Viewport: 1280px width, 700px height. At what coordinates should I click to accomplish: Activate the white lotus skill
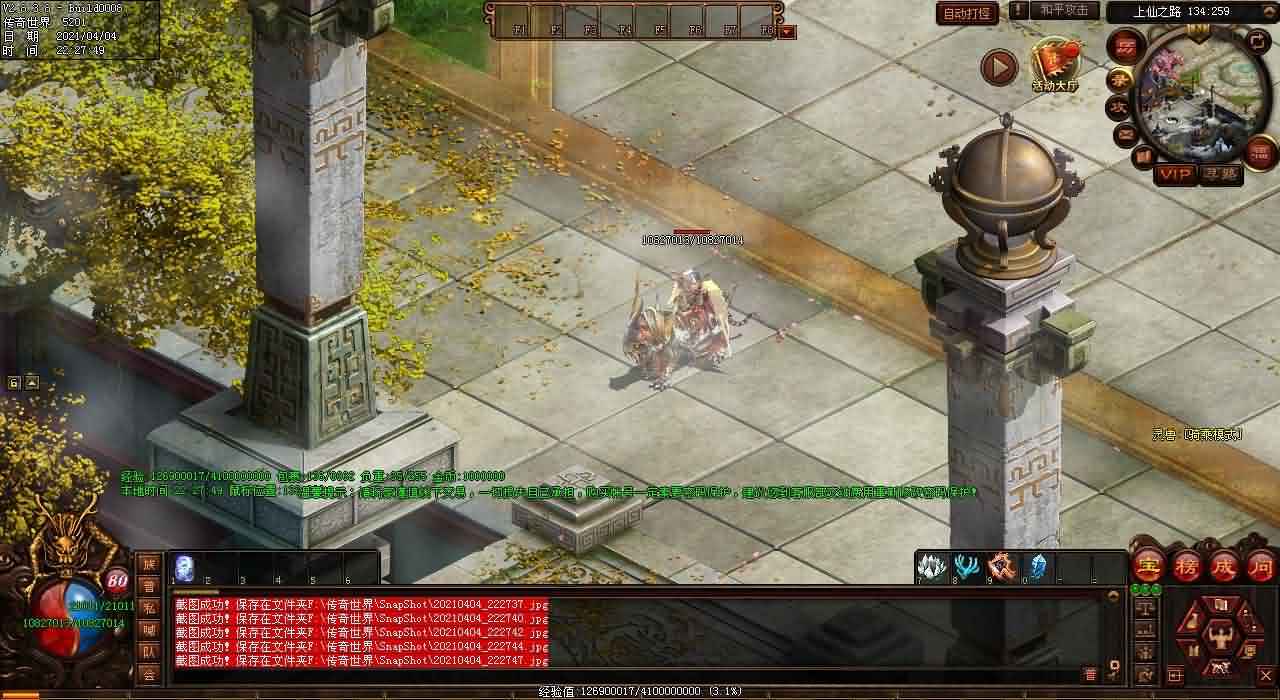point(931,566)
